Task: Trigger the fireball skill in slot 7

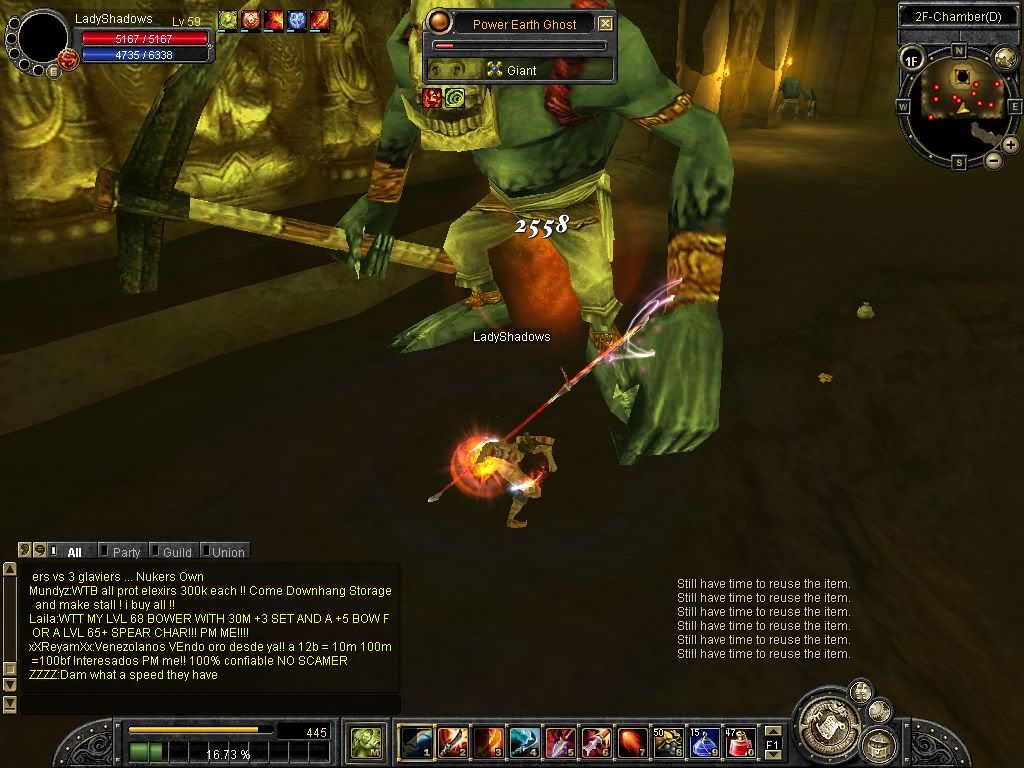Action: [x=632, y=743]
